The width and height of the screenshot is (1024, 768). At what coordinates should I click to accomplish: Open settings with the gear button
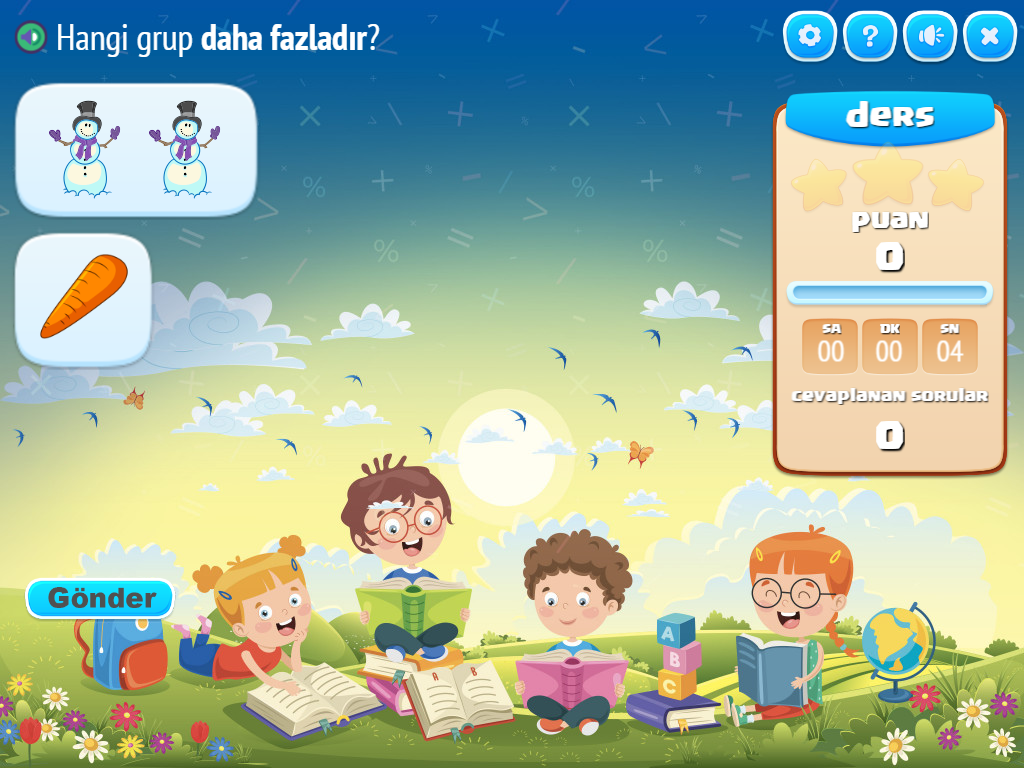[810, 37]
